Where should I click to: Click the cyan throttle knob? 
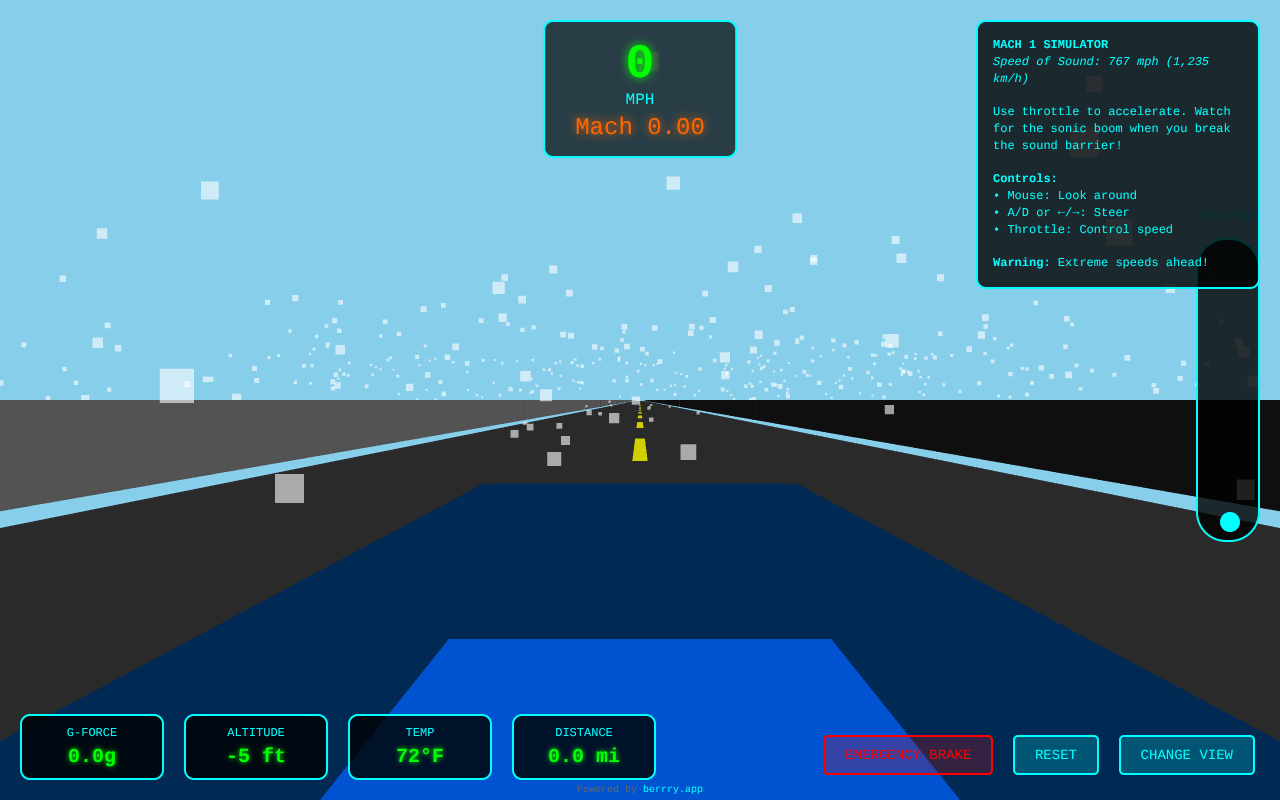[1228, 521]
